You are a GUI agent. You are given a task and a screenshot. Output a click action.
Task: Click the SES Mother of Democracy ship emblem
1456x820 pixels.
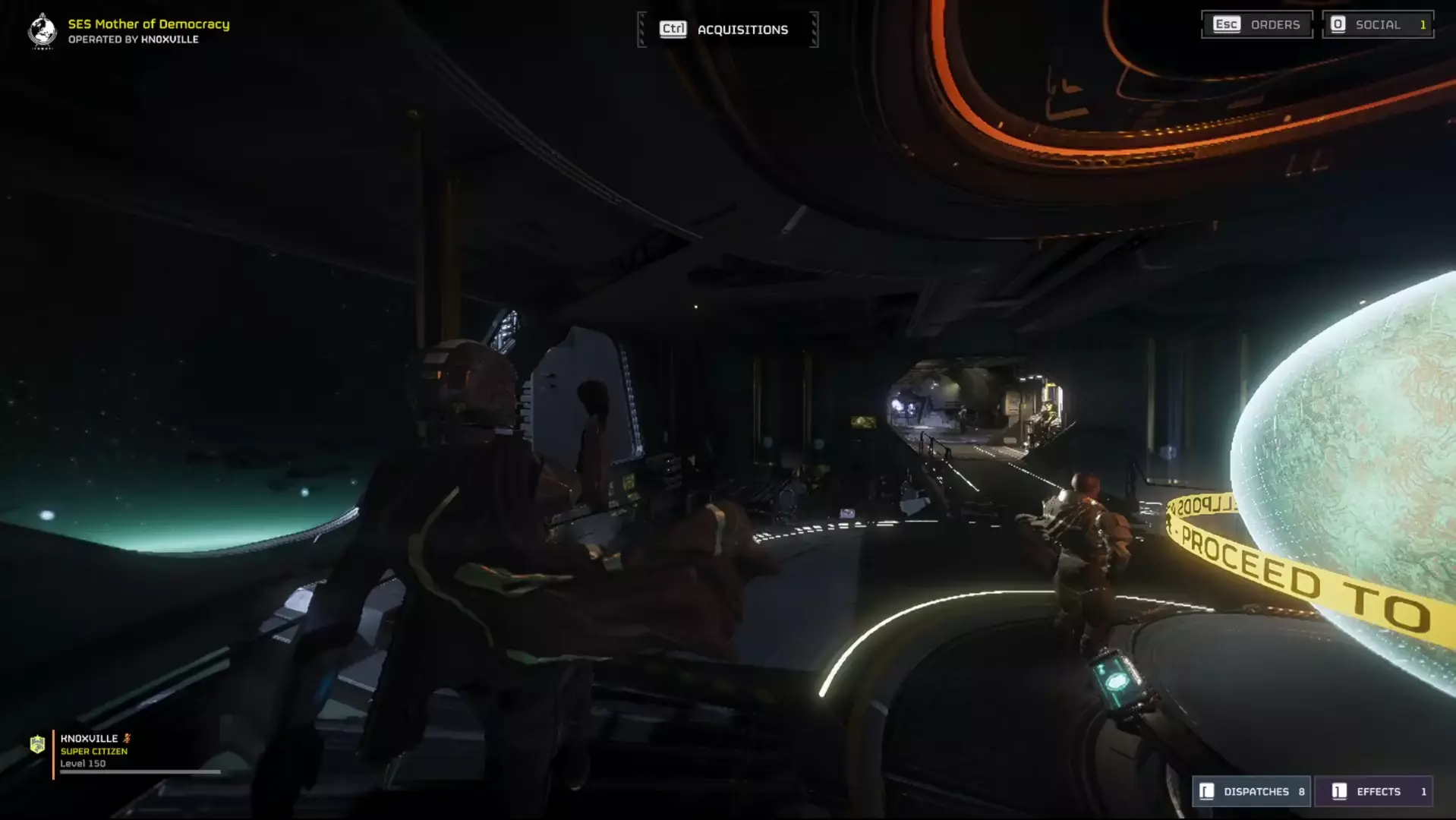click(43, 31)
